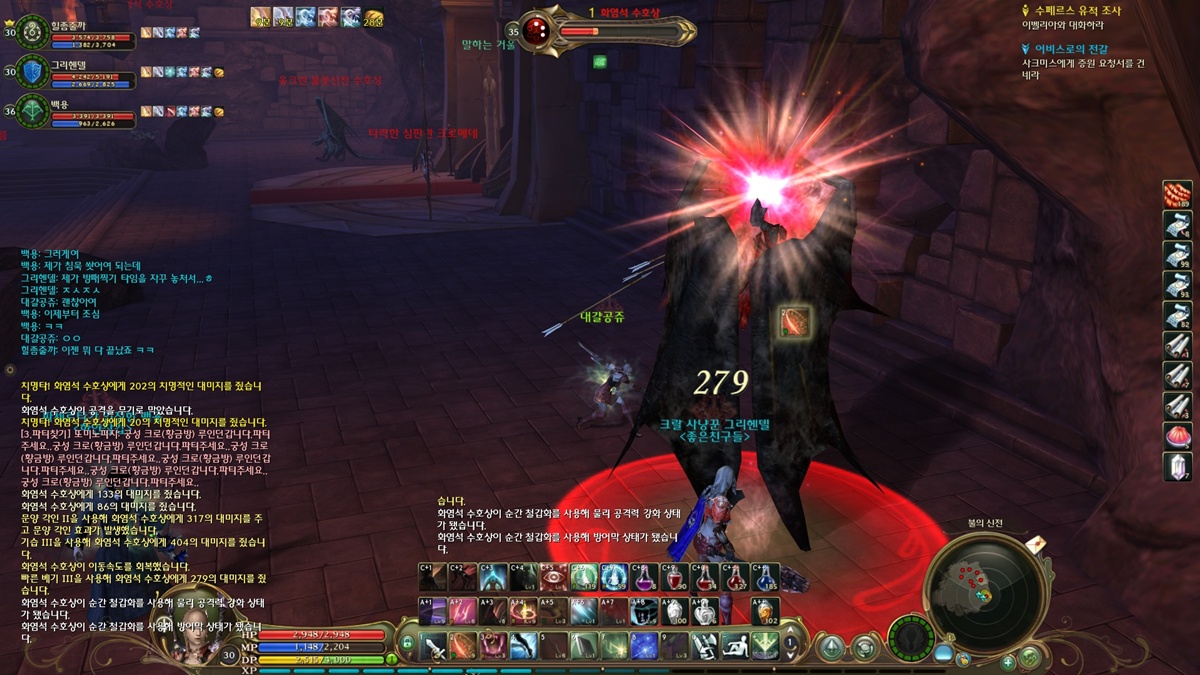Select party member 백웅 bow portrait
This screenshot has width=1200, height=675.
point(35,110)
